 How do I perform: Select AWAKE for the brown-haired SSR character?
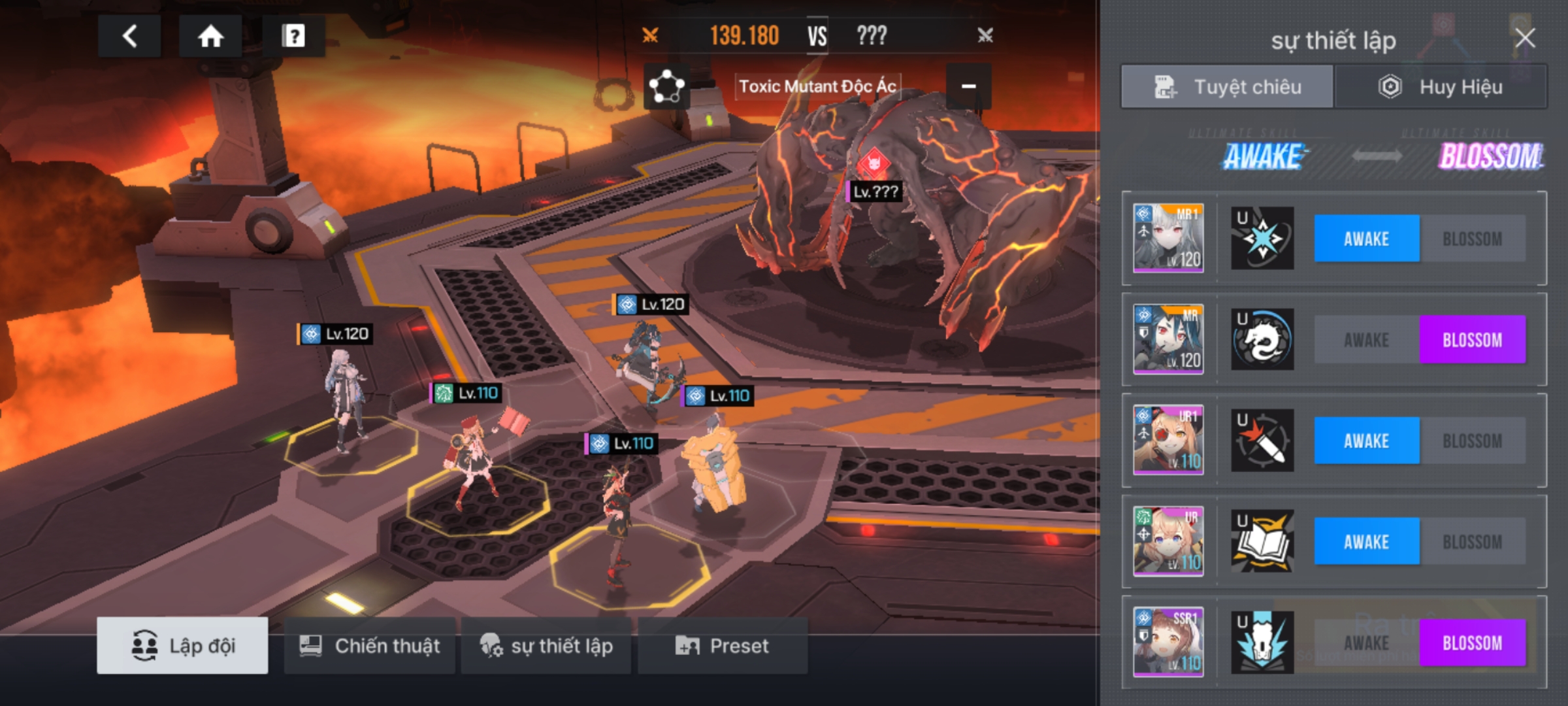tap(1366, 643)
